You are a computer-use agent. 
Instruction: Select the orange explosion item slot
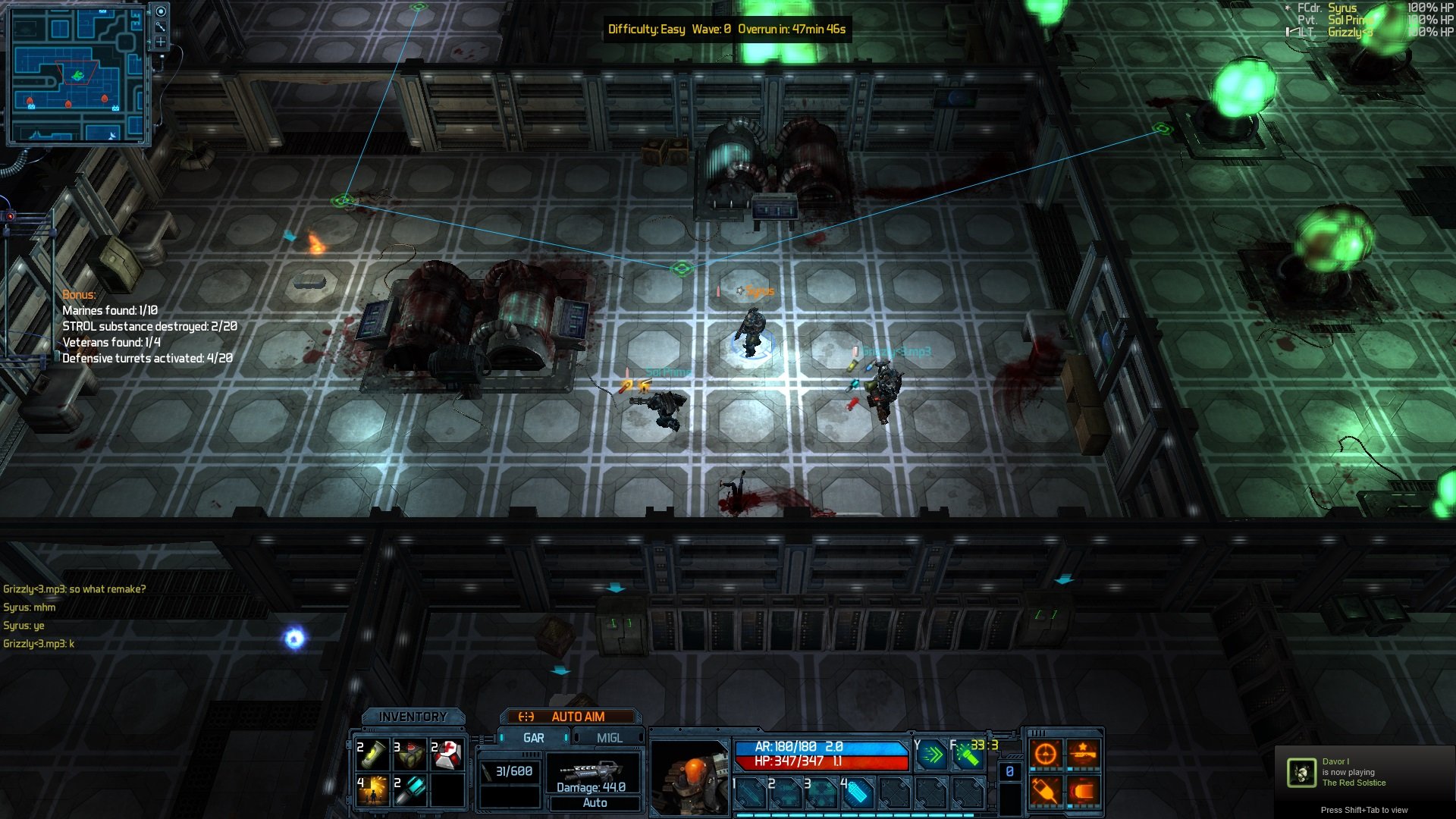[373, 790]
